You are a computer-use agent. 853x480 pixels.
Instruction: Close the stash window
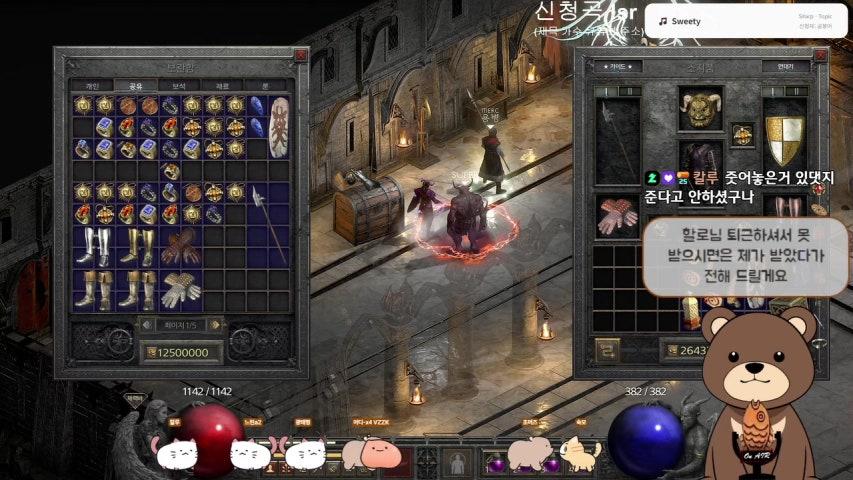300,56
